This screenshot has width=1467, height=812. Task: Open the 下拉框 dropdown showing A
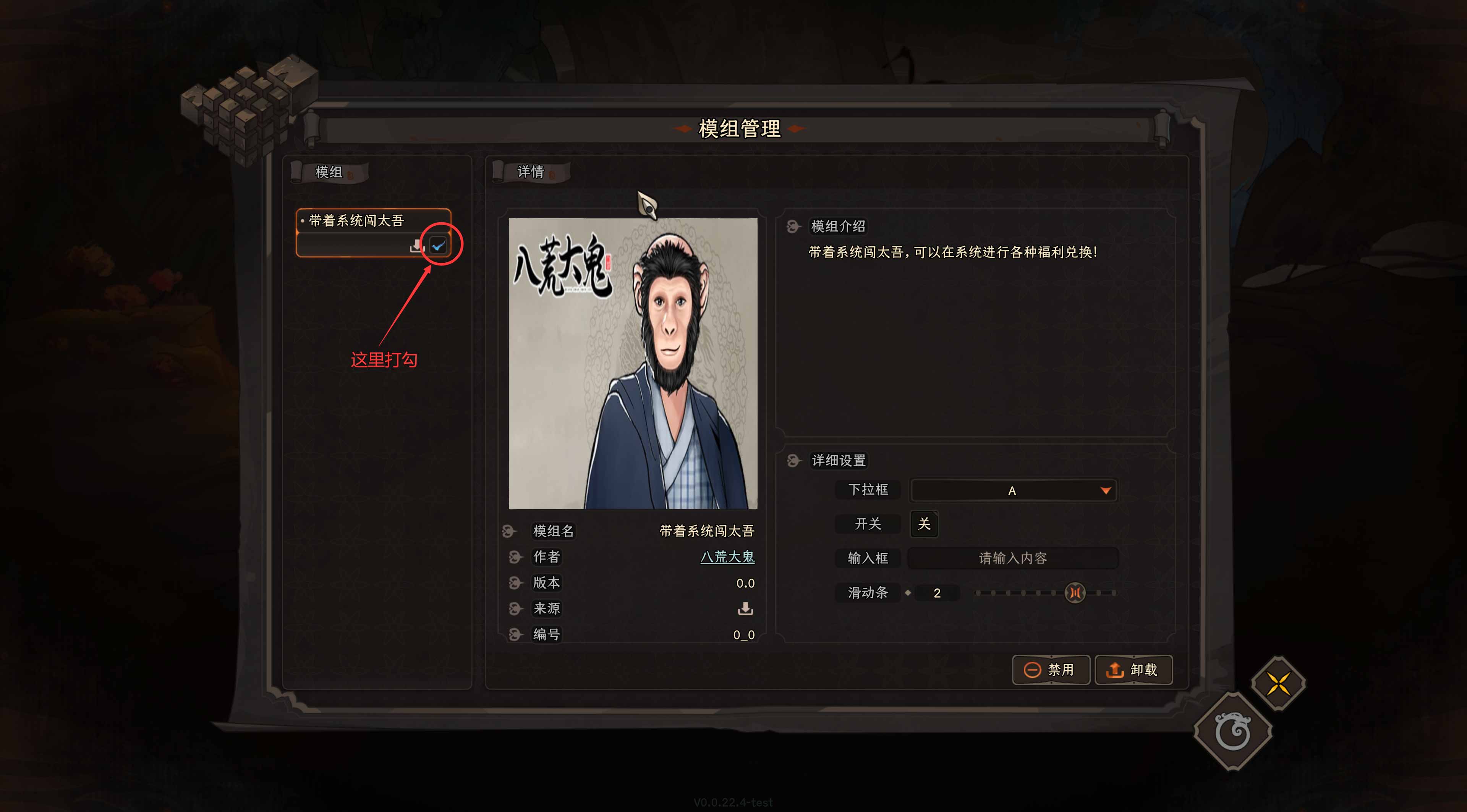tap(1012, 490)
